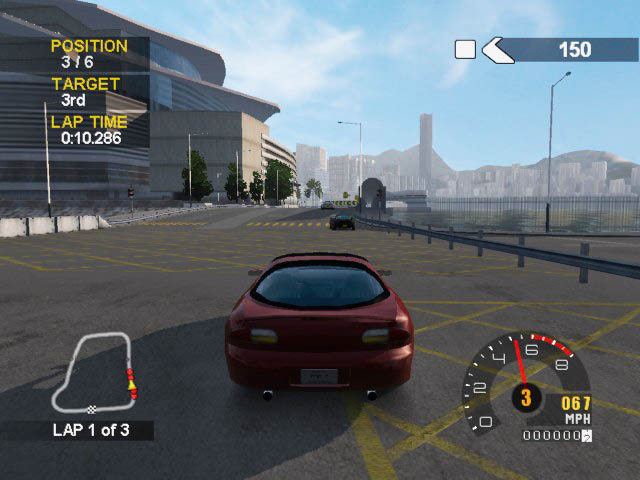
Task: Click the track layout minimap
Action: pos(97,375)
